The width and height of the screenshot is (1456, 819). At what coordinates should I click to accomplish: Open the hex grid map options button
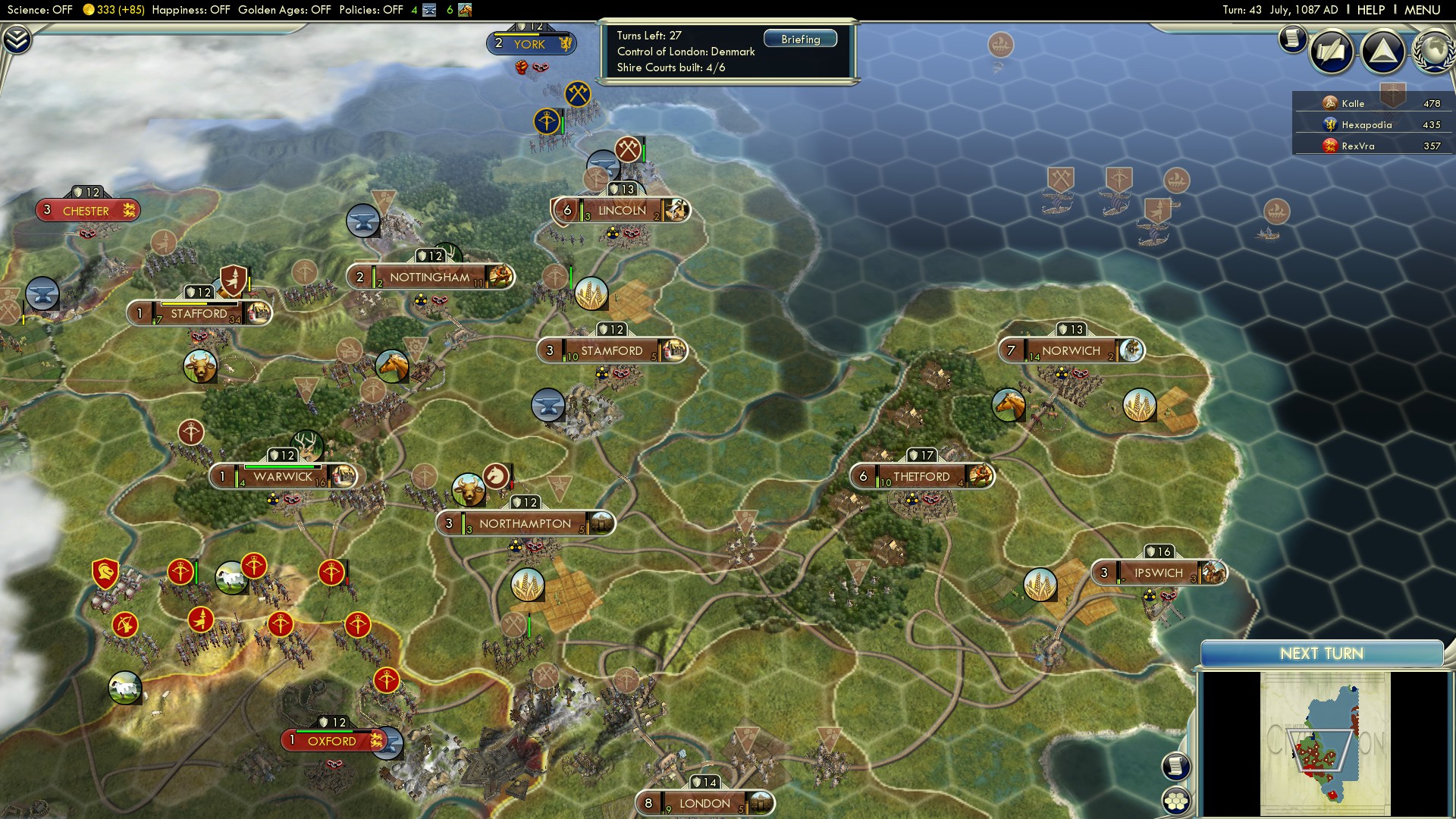pos(1176,801)
